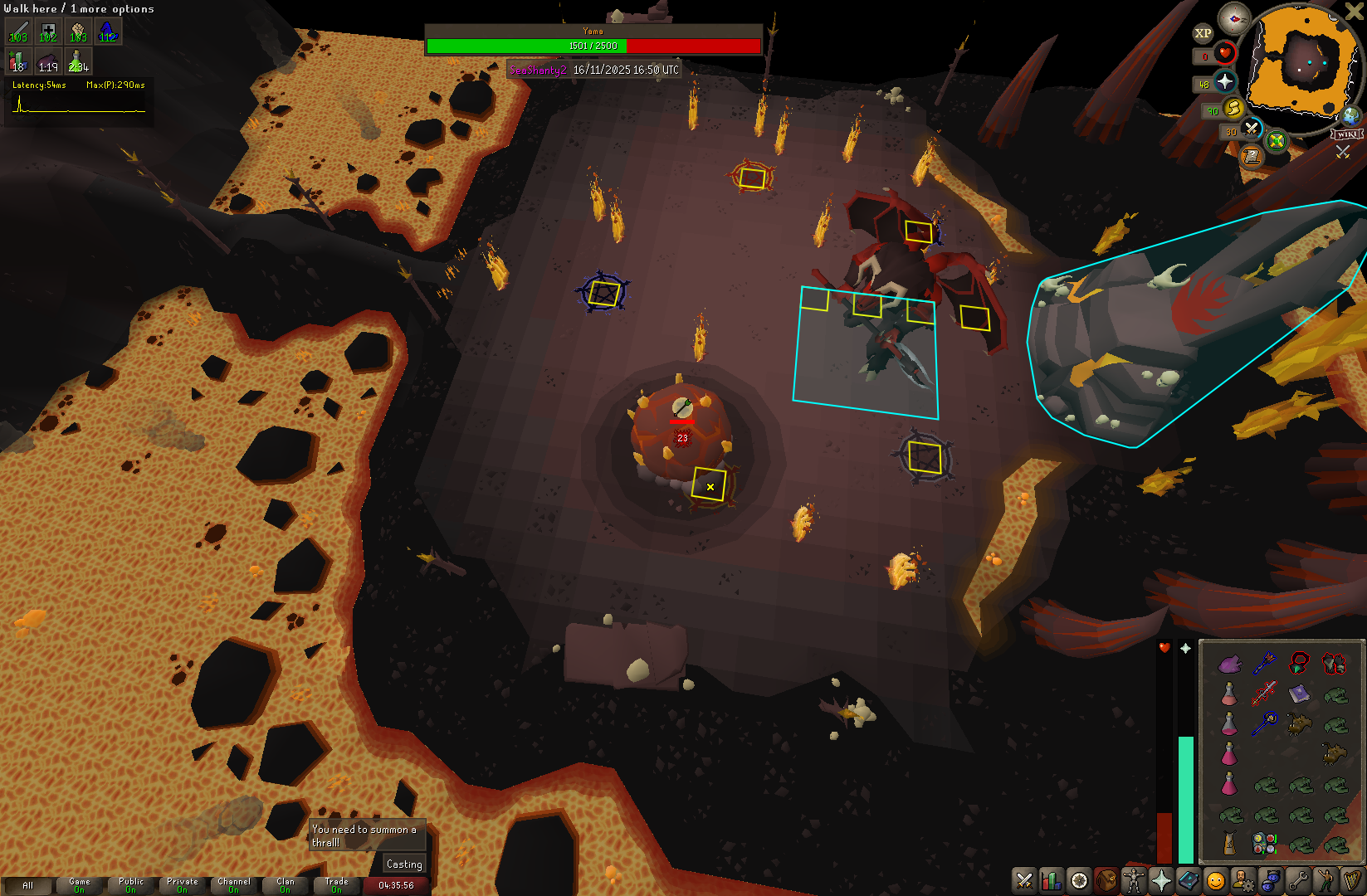This screenshot has height=896, width=1367.
Task: Toggle the Public chat filter
Action: click(130, 885)
